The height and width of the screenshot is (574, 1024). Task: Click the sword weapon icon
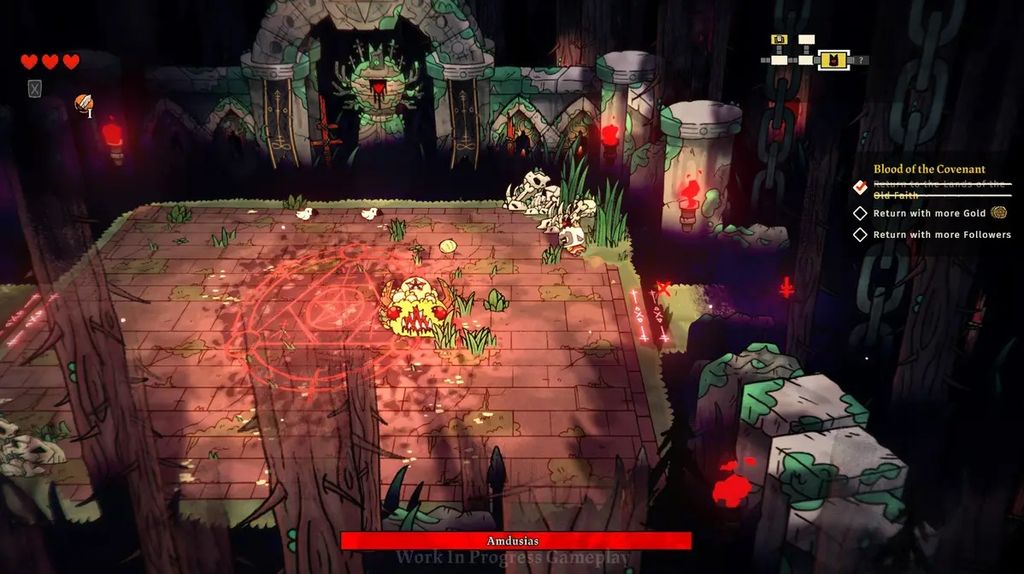[84, 104]
